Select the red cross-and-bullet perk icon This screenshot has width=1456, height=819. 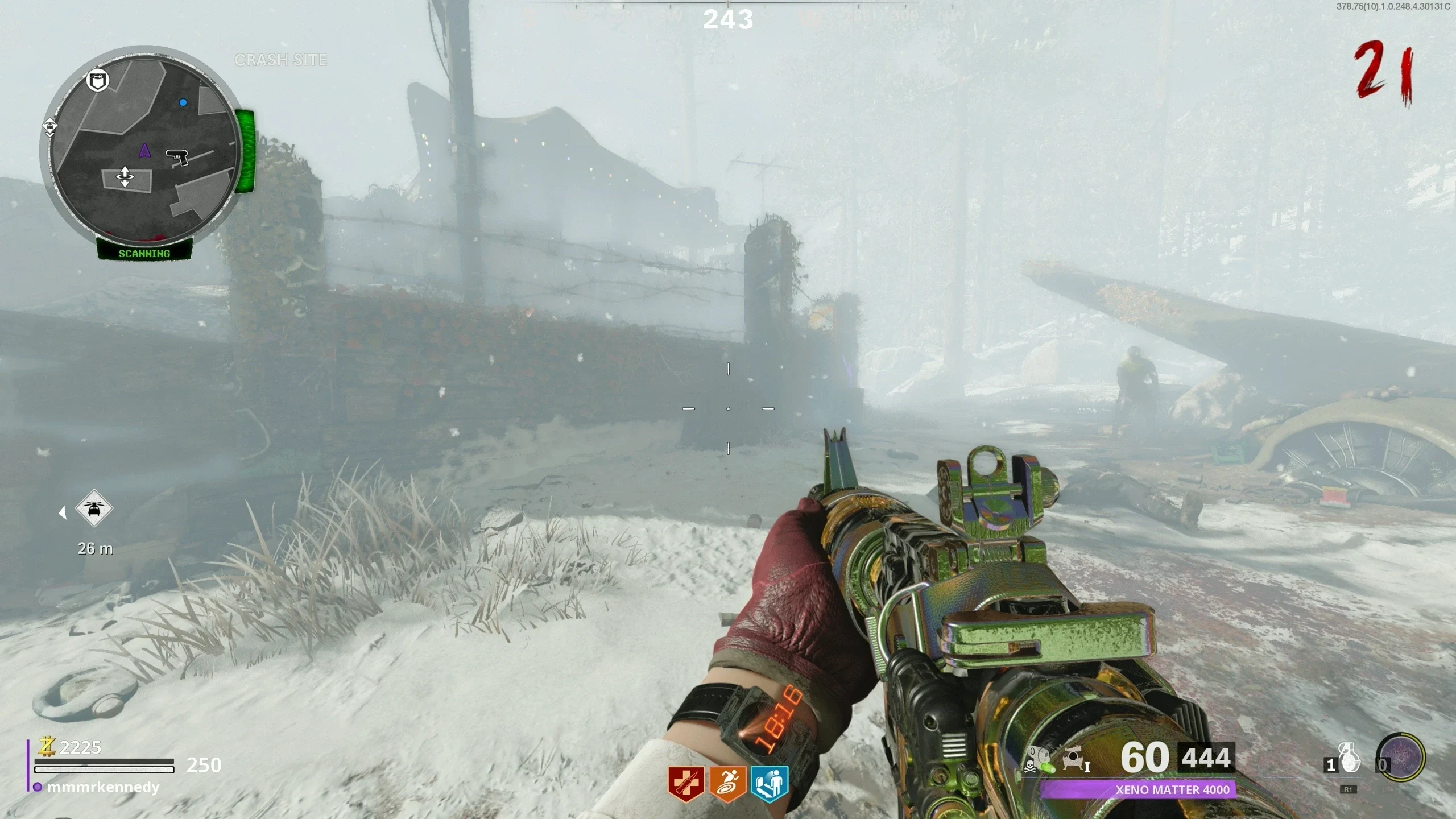(686, 784)
